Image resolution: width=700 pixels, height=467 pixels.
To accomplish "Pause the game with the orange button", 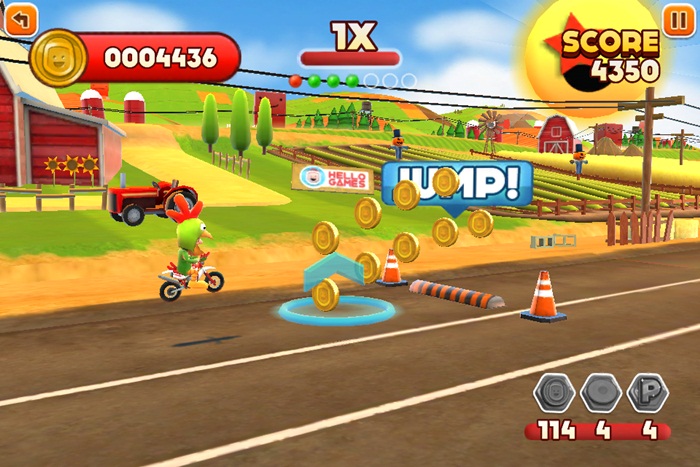I will pyautogui.click(x=677, y=18).
